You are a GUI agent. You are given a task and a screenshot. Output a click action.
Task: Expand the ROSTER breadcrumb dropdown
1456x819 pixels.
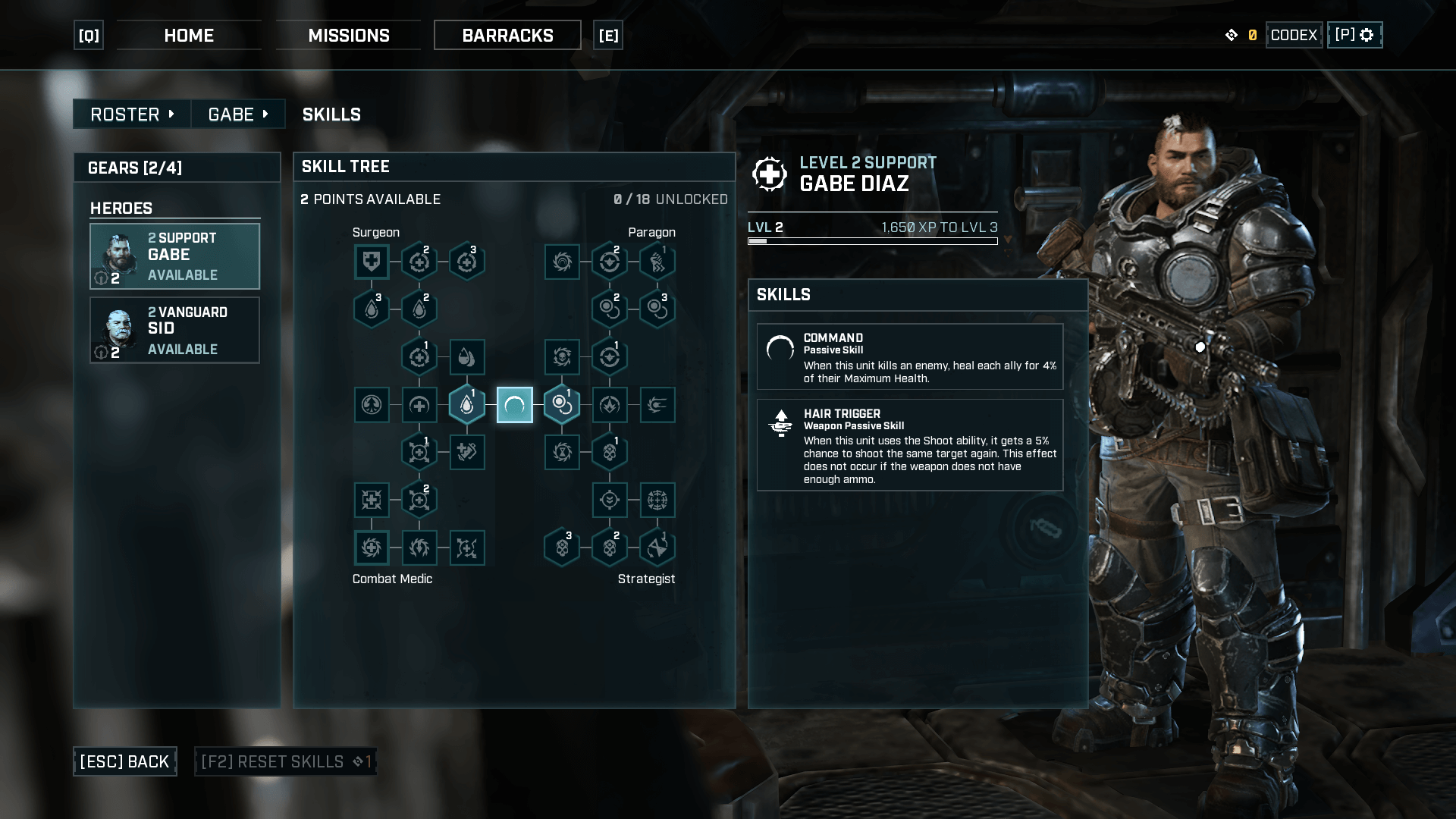pyautogui.click(x=130, y=114)
